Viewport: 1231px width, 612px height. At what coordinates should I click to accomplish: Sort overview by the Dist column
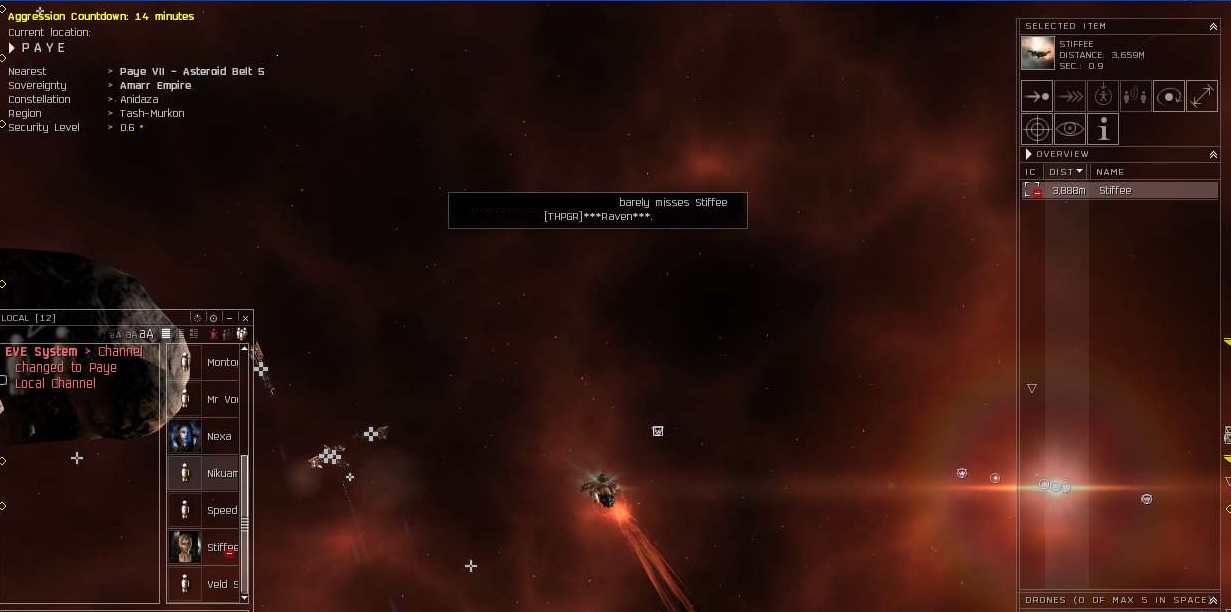[1065, 172]
